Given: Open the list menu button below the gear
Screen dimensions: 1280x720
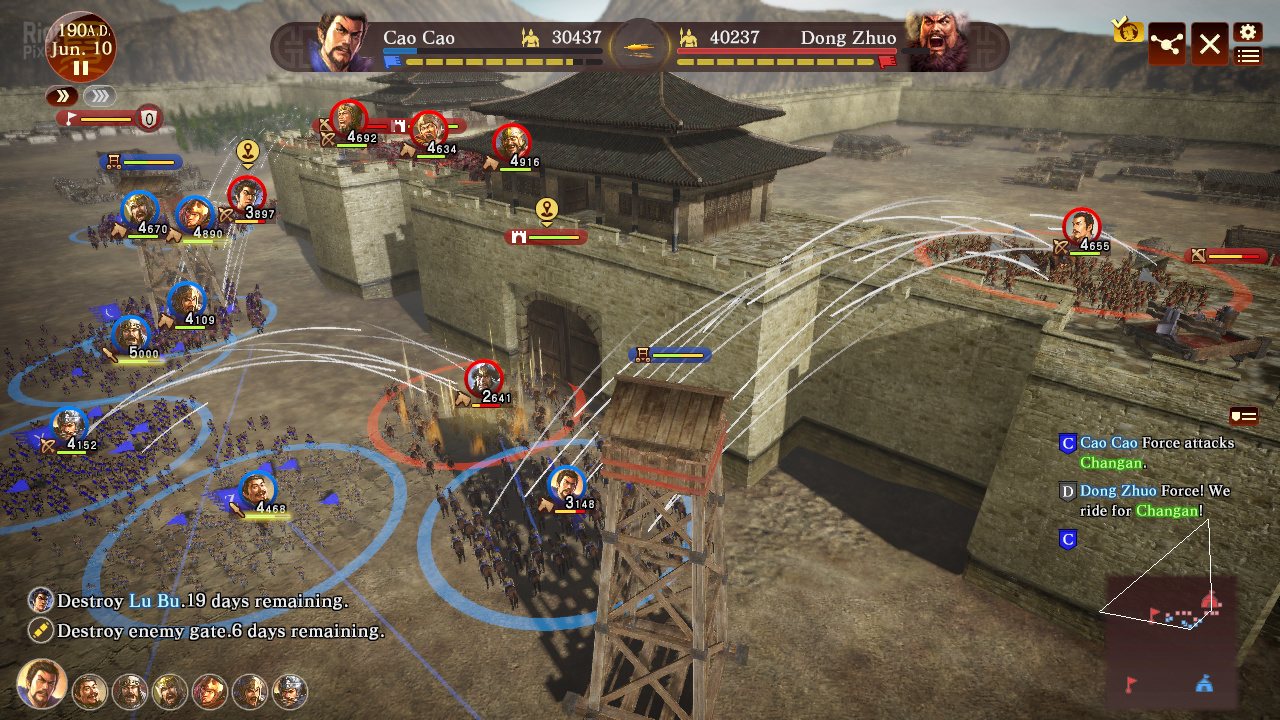Looking at the screenshot, I should [1247, 56].
